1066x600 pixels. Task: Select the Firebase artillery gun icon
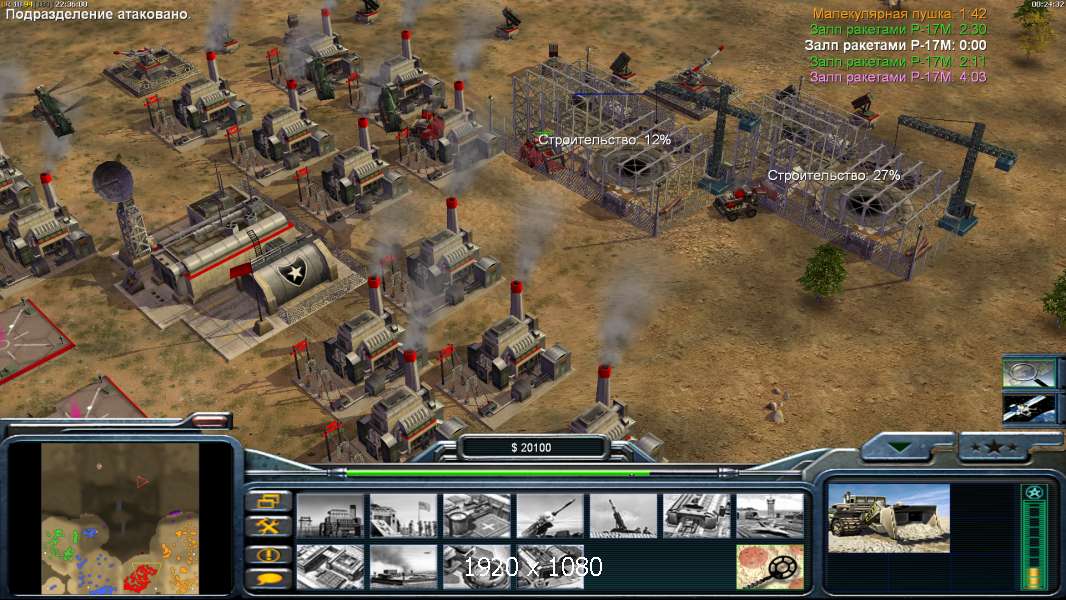(623, 515)
